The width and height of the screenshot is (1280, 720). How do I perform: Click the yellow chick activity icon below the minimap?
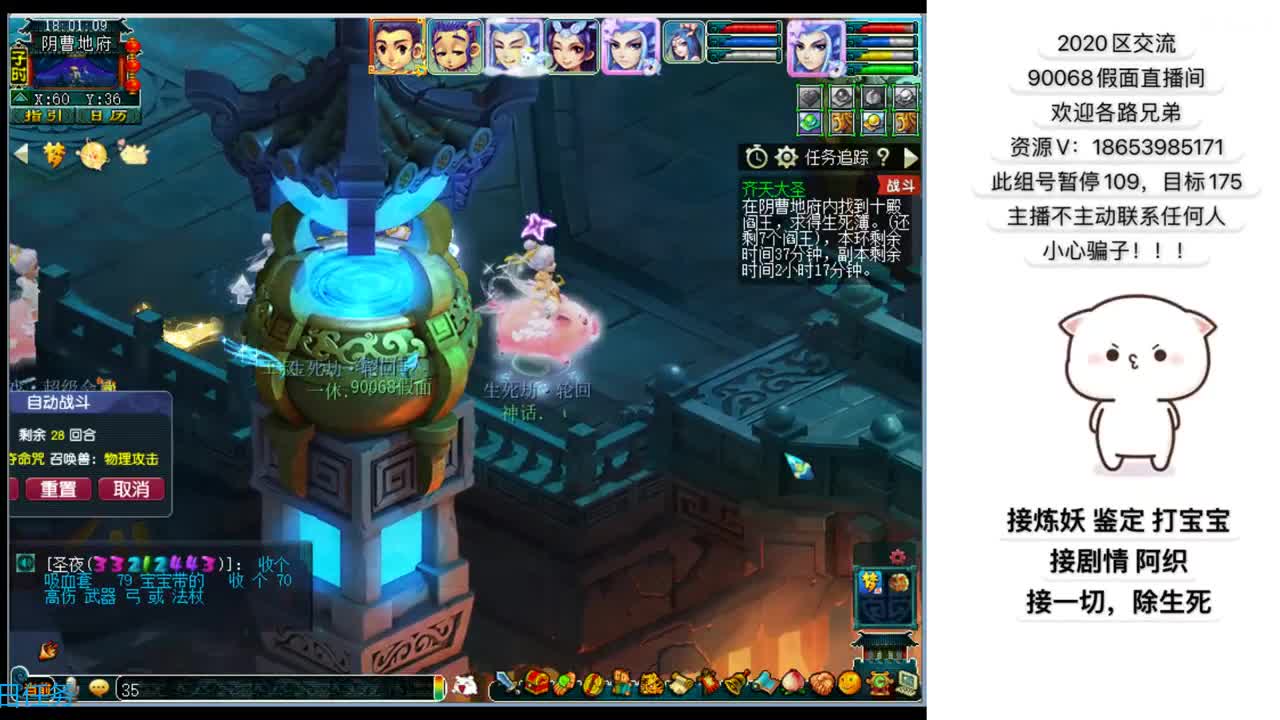click(x=93, y=153)
